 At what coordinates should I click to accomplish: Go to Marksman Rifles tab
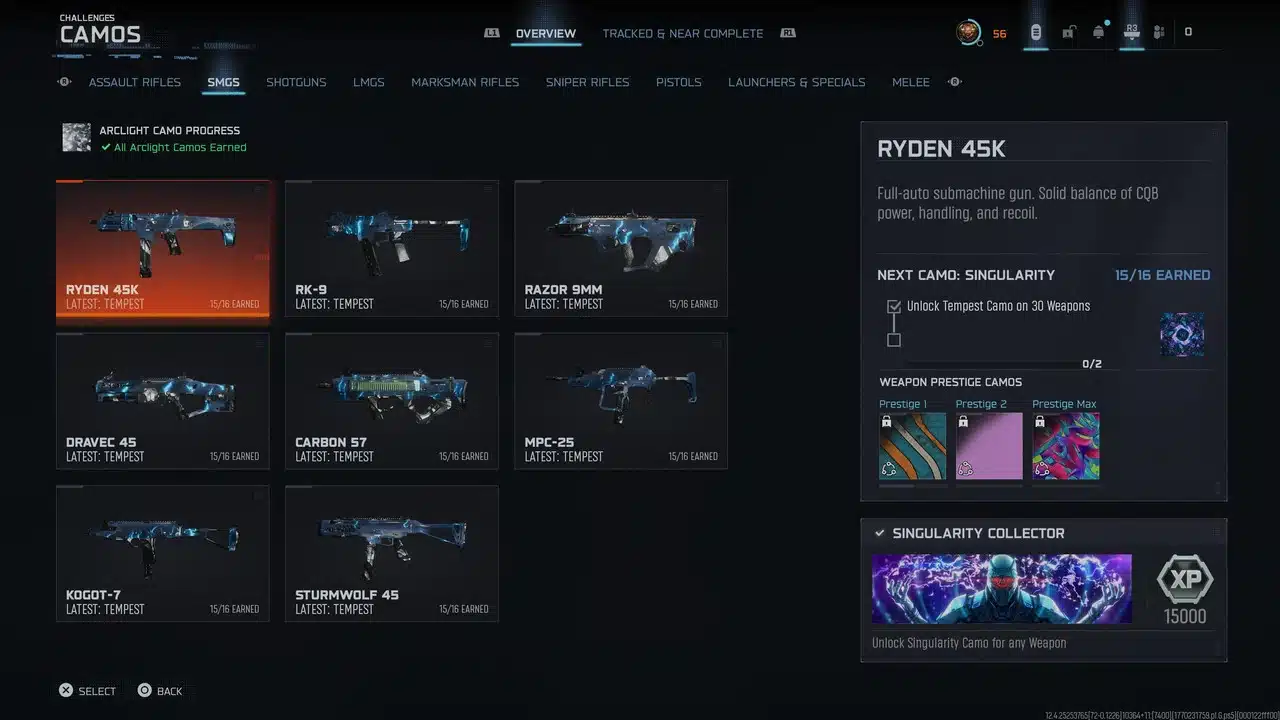pos(465,82)
